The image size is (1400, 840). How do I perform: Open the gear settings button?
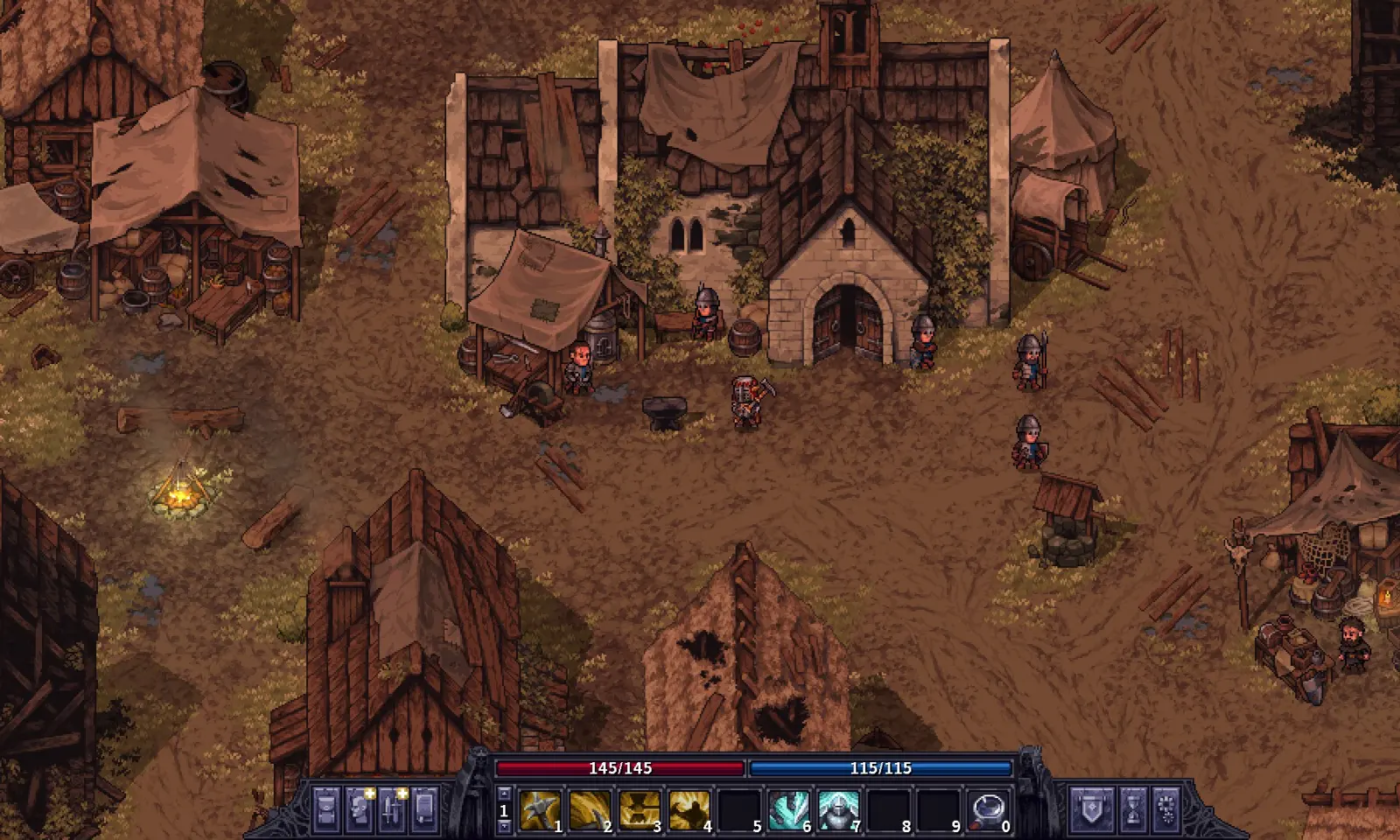[x=1165, y=809]
